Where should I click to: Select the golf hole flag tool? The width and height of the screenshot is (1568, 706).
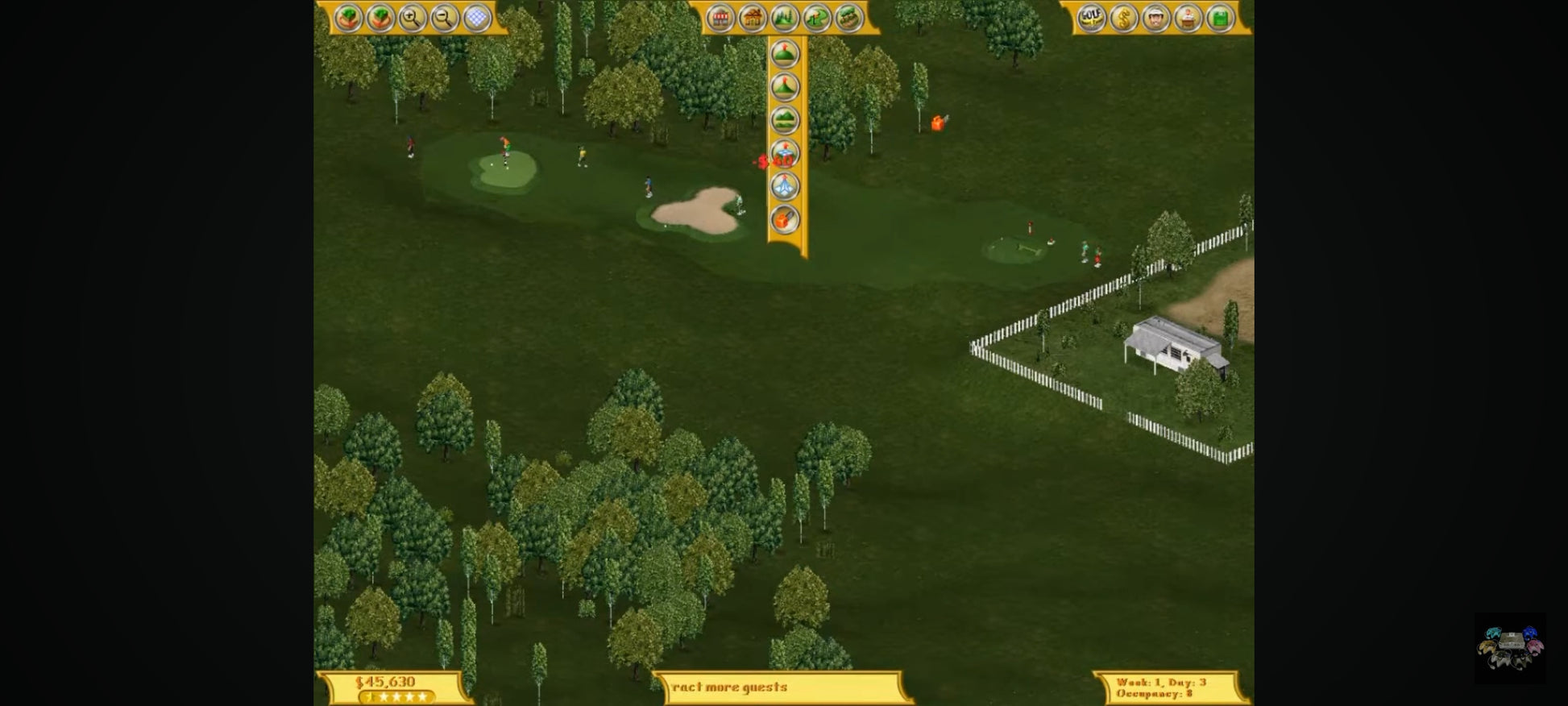coord(817,18)
